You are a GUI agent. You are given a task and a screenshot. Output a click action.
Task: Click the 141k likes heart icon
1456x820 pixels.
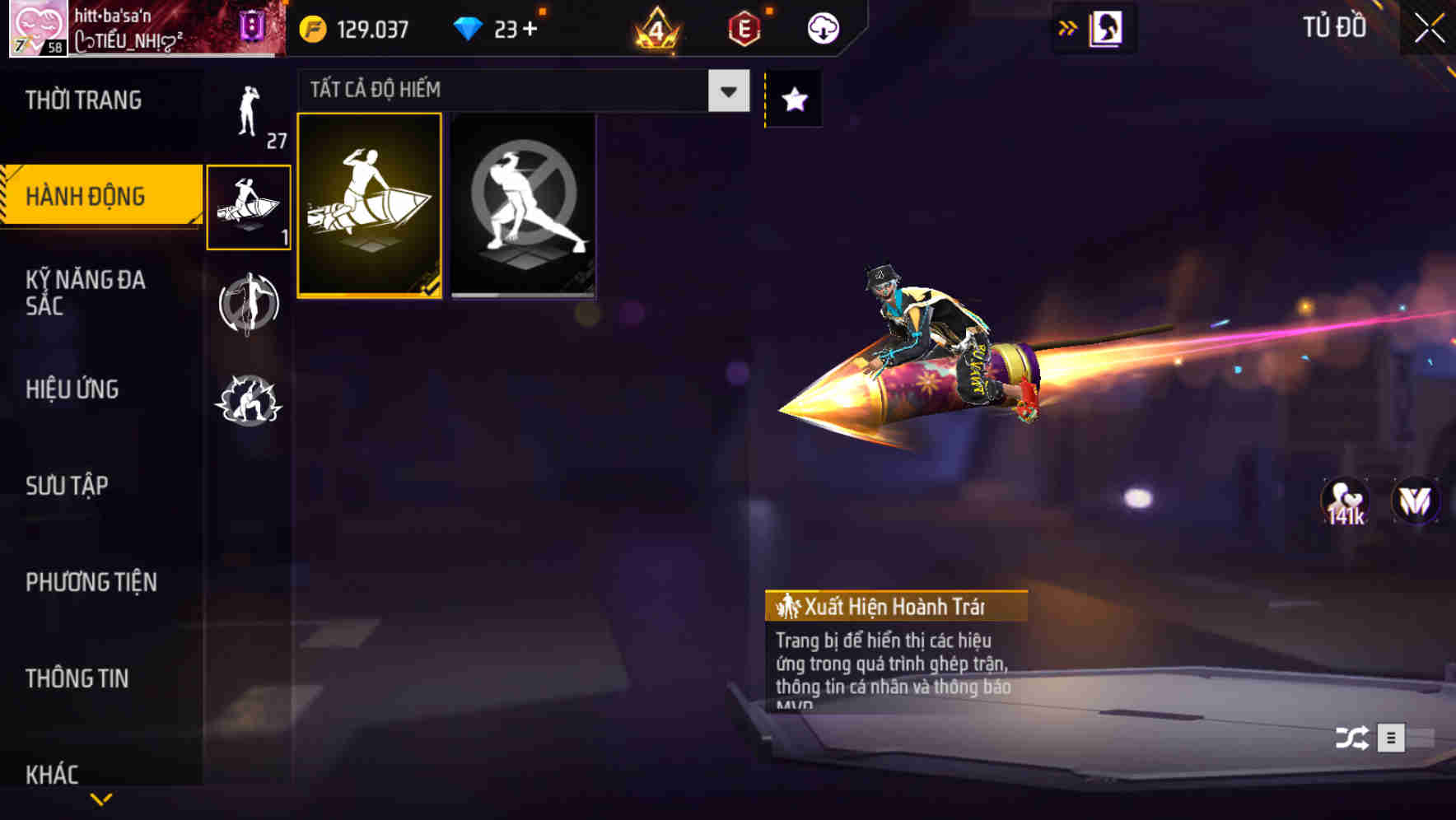click(x=1345, y=499)
